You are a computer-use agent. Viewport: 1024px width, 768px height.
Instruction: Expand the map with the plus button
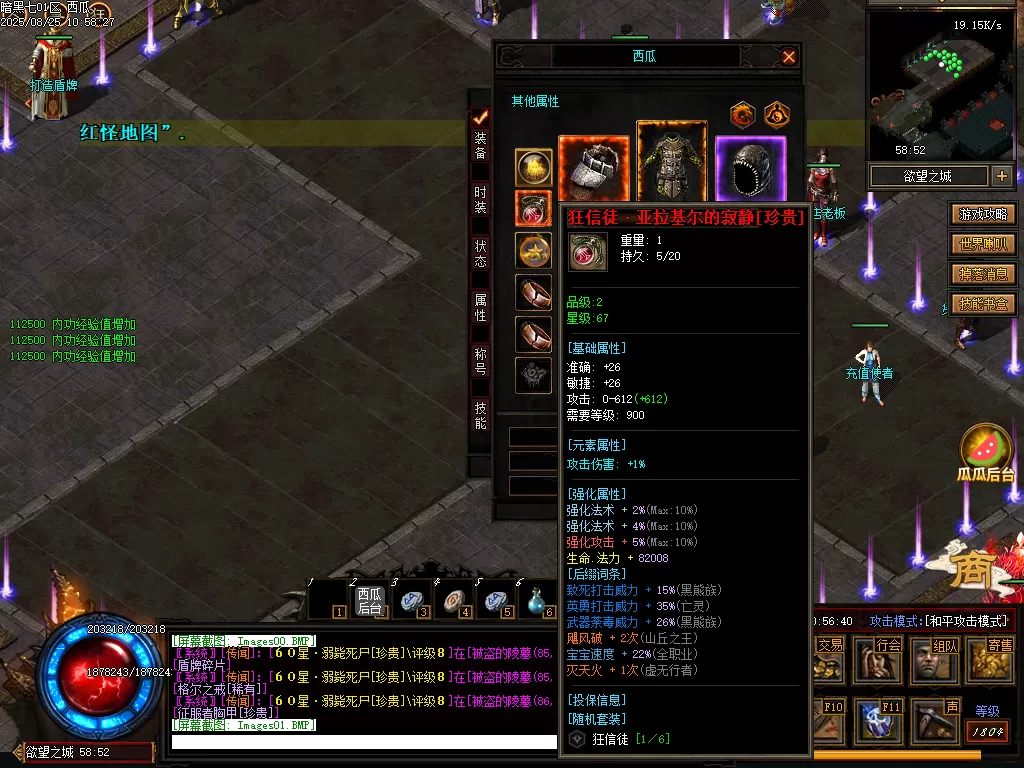click(1002, 177)
